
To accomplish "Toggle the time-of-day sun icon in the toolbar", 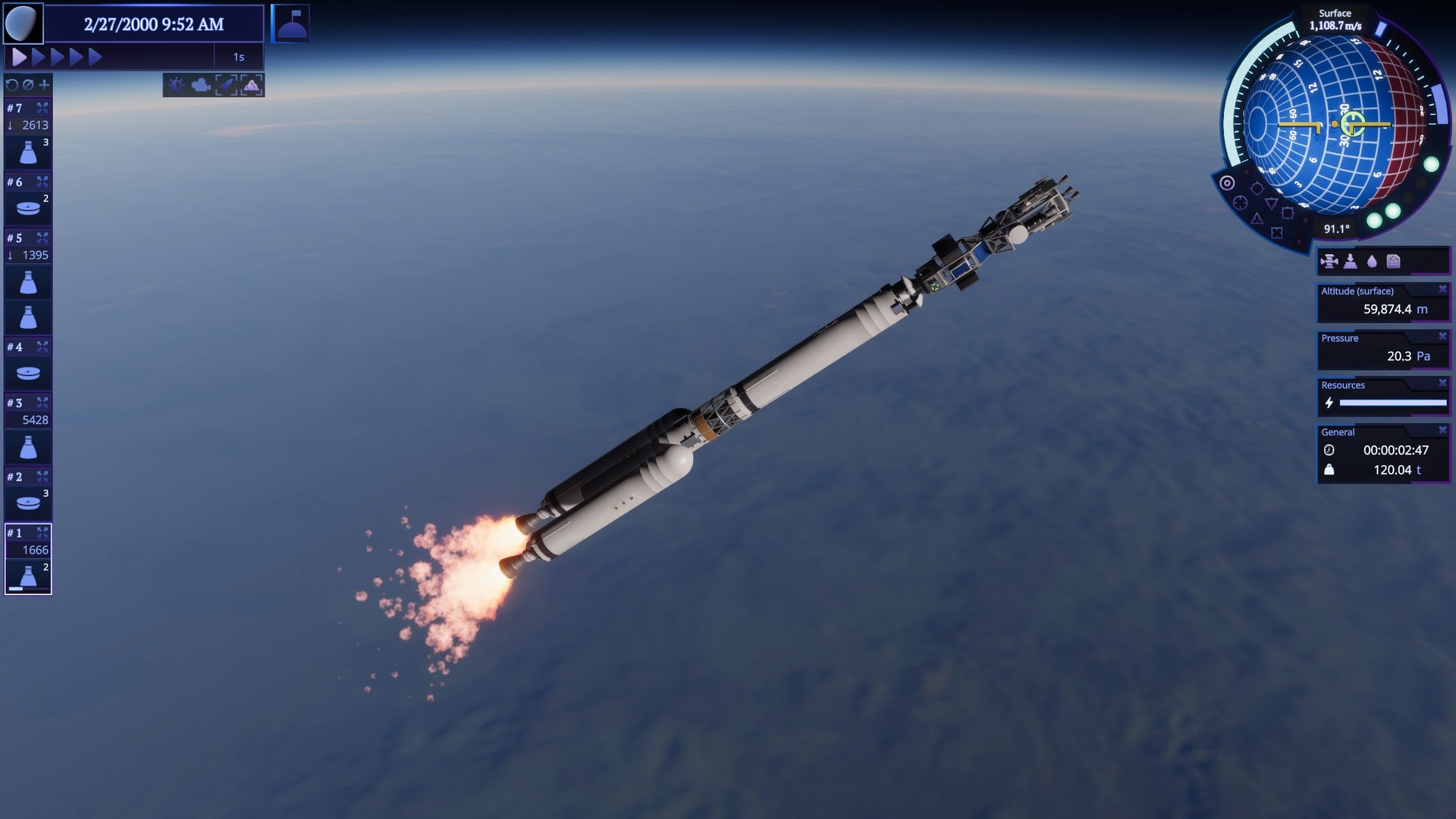I will (x=176, y=85).
